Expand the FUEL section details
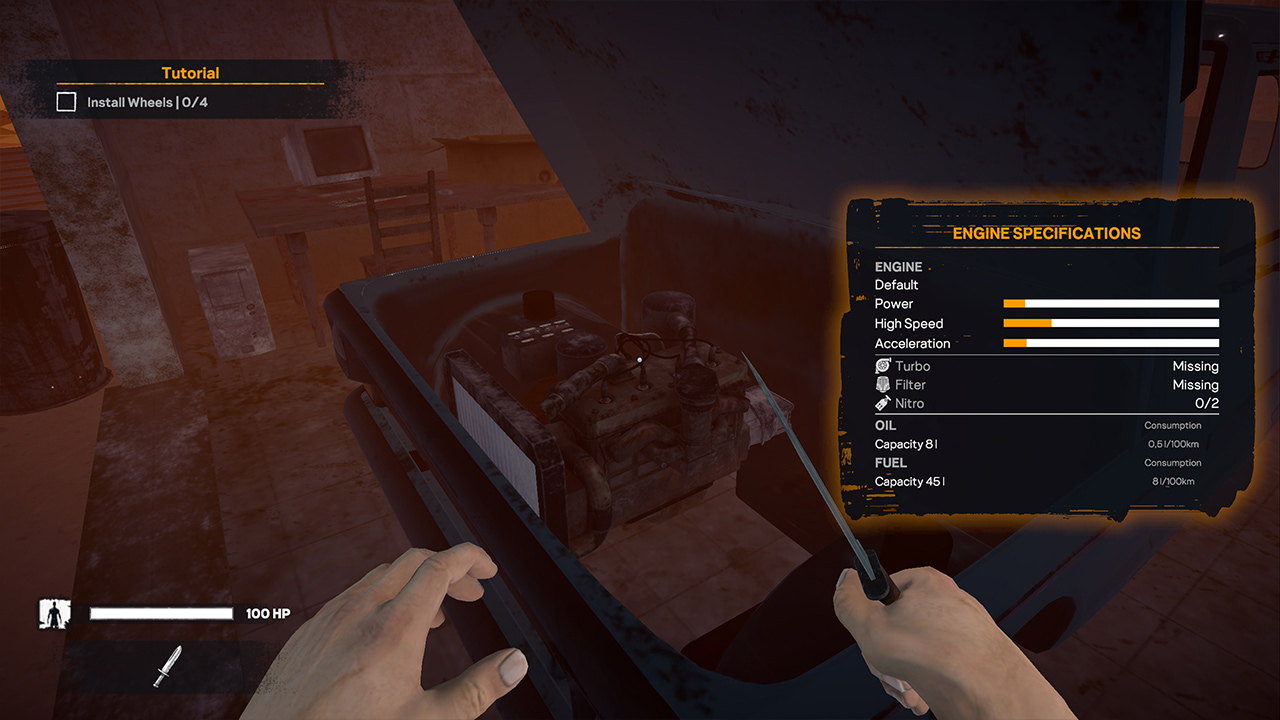Screen dimensions: 1280x720 coord(891,462)
